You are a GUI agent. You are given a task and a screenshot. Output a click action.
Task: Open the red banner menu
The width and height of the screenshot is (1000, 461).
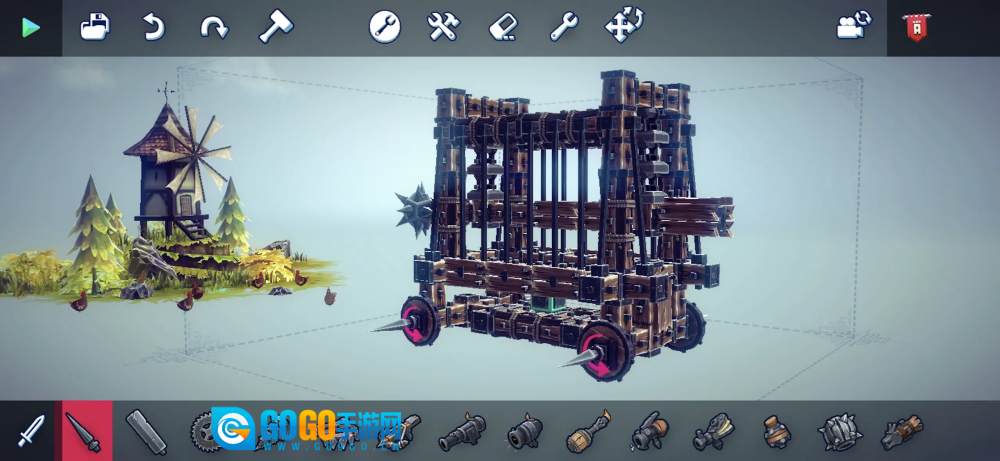click(x=915, y=28)
